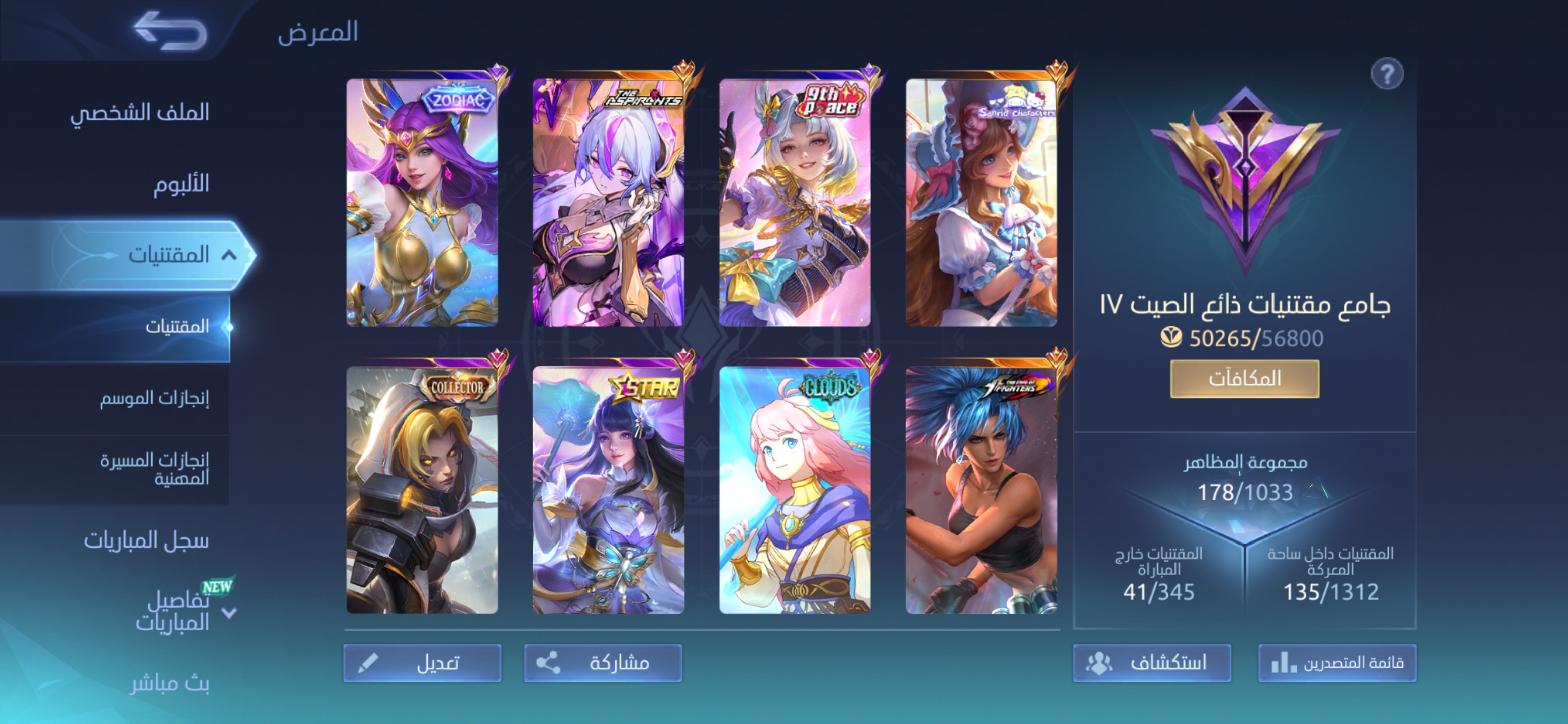Open إنجازات المسيرة المهنية career achievements
Image resolution: width=1568 pixels, height=724 pixels.
click(154, 468)
